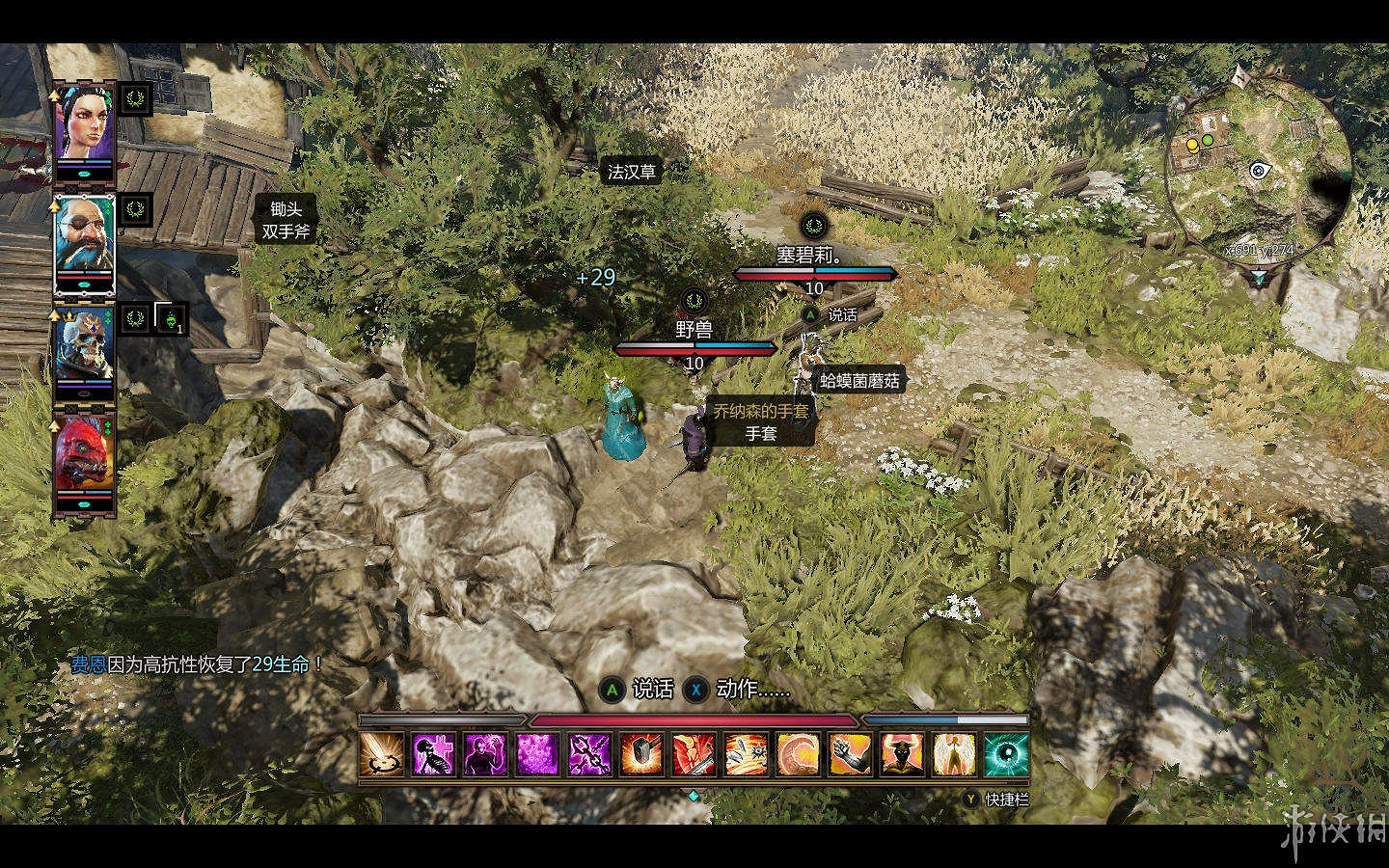Cast the purple swarm cloud skill
1389x868 pixels.
click(x=537, y=754)
